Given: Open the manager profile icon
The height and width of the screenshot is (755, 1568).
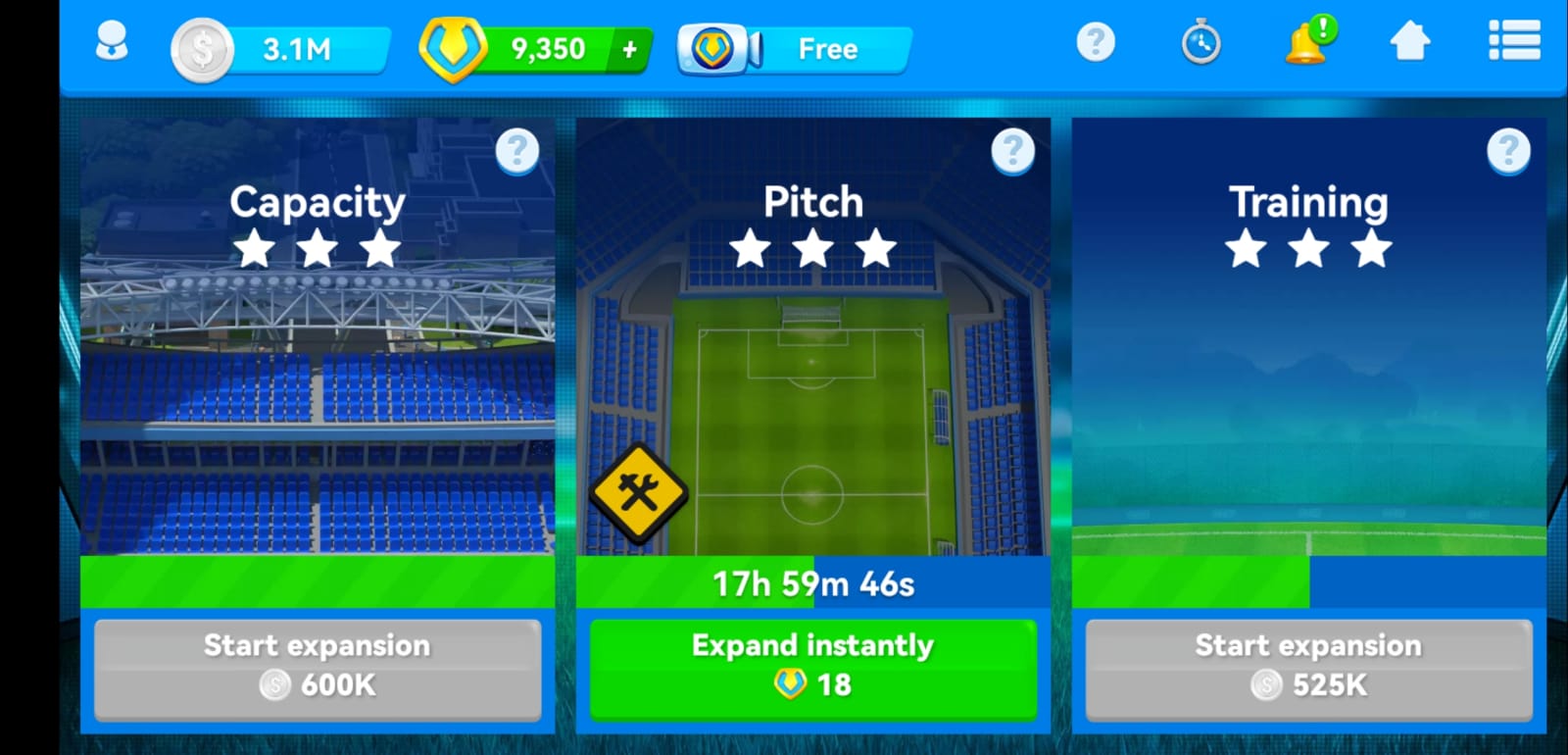Looking at the screenshot, I should (112, 43).
